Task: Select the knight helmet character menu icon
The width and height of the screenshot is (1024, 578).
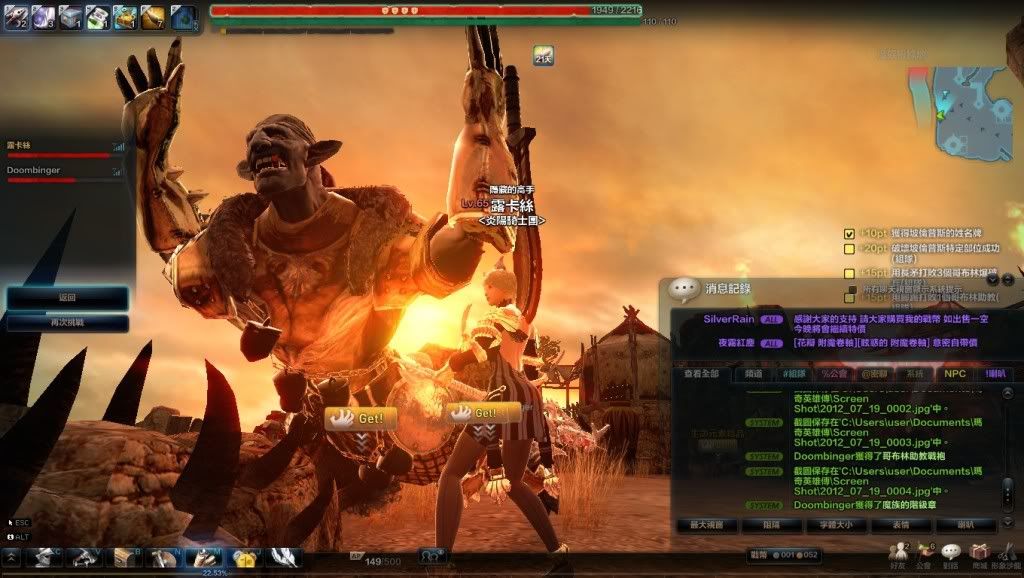Action: (x=43, y=558)
